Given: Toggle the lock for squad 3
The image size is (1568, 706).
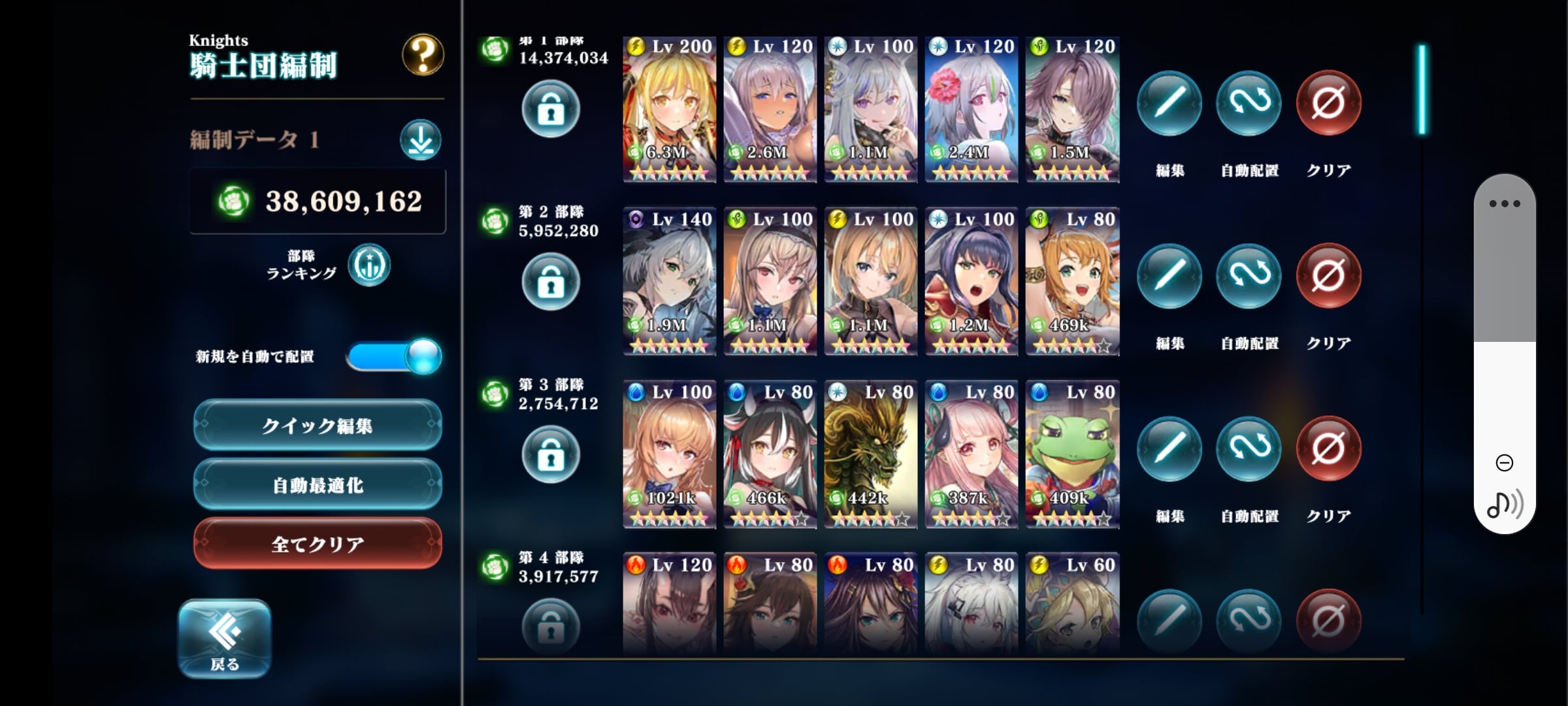Looking at the screenshot, I should 550,454.
